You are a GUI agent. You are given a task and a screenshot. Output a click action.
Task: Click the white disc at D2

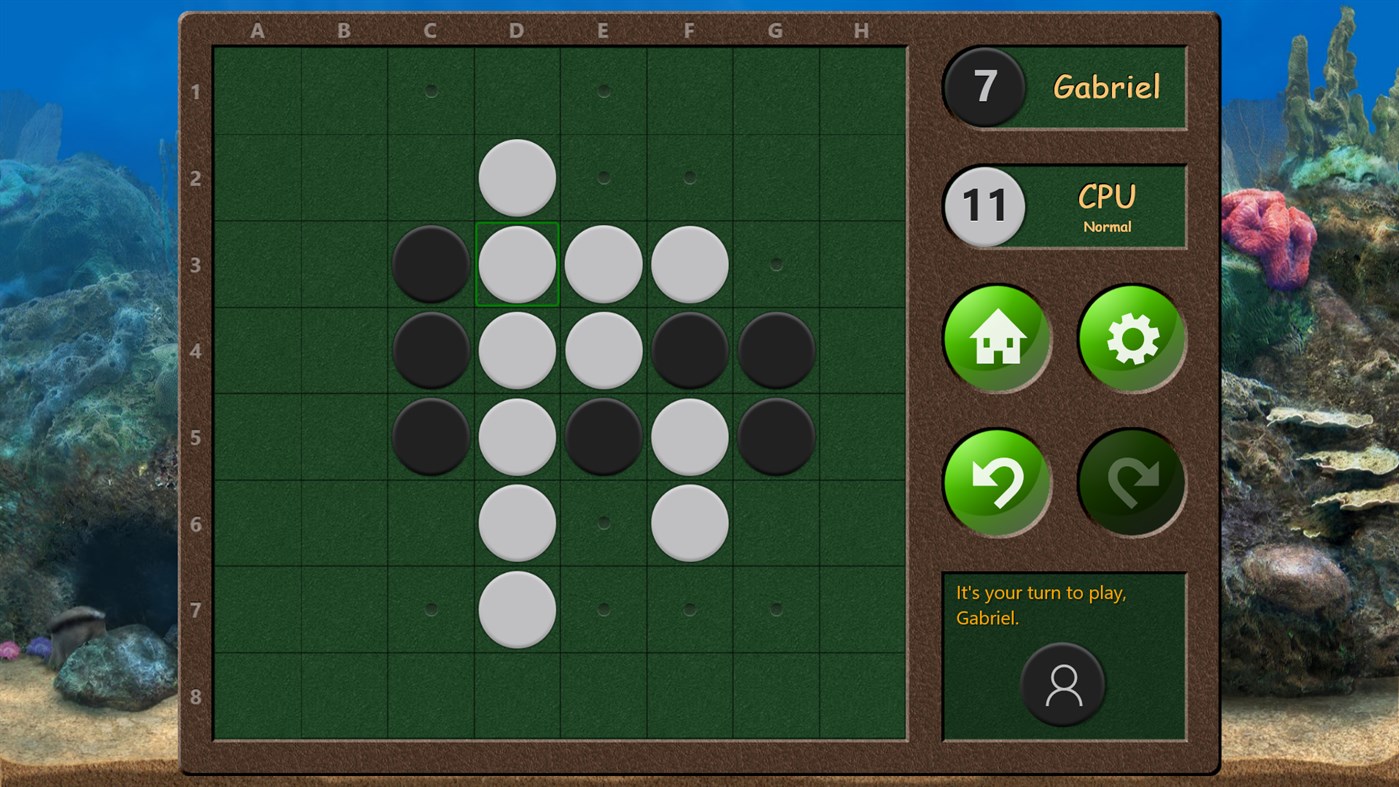pyautogui.click(x=516, y=177)
